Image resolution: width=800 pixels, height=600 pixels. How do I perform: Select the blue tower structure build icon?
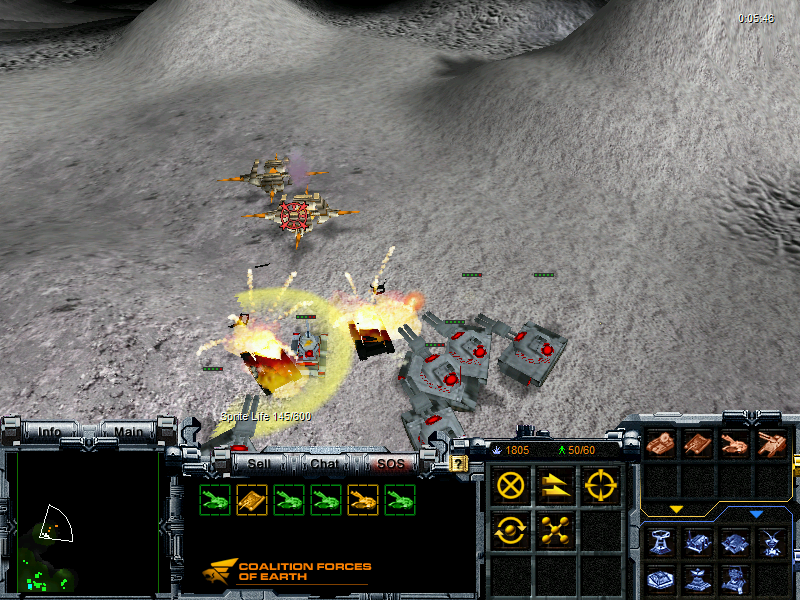(660, 543)
